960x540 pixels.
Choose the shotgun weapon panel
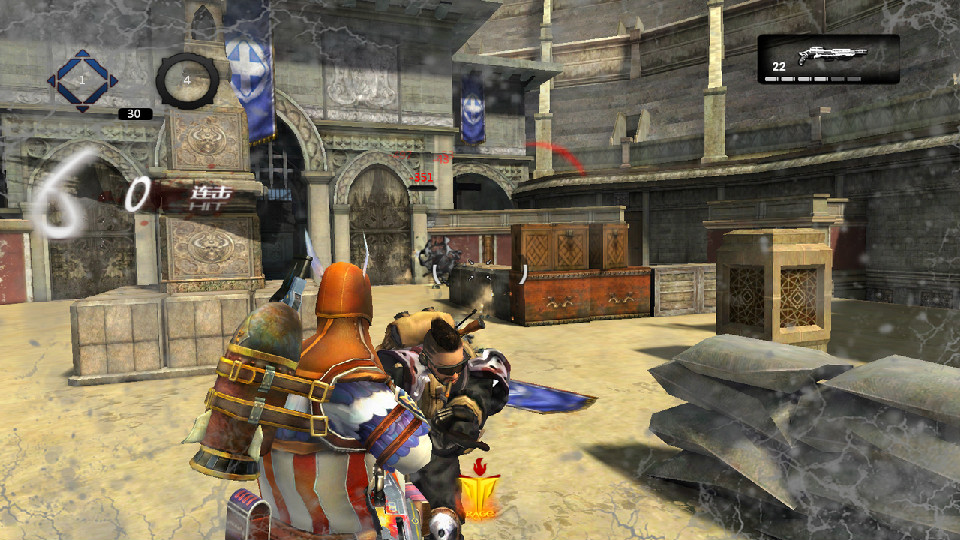828,59
